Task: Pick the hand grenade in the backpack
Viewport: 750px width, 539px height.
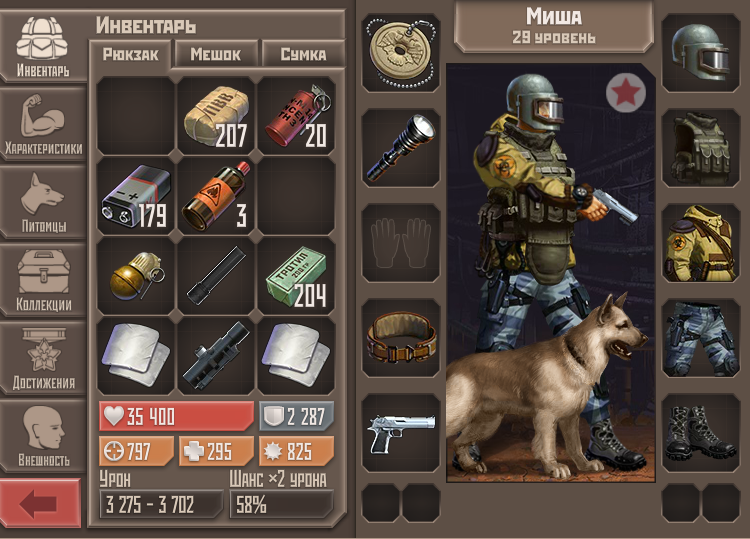Action: (137, 275)
